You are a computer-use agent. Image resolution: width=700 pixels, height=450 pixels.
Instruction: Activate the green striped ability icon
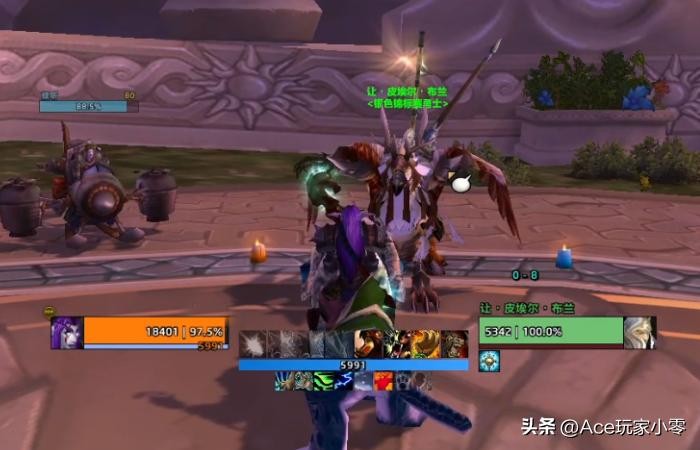[x=323, y=381]
